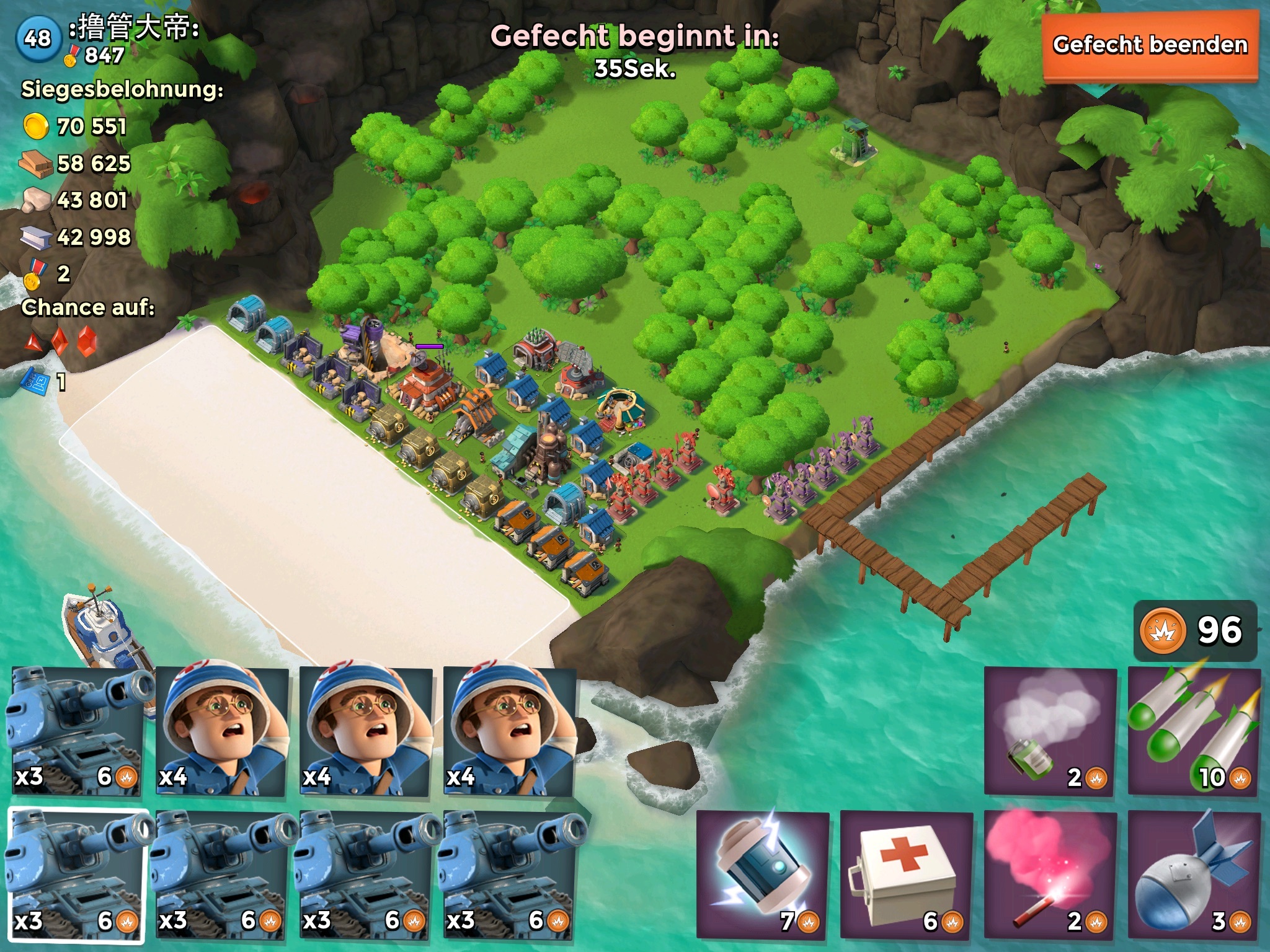The height and width of the screenshot is (952, 1270).
Task: Select the white-outlined tank troop card
Action: pos(77,875)
